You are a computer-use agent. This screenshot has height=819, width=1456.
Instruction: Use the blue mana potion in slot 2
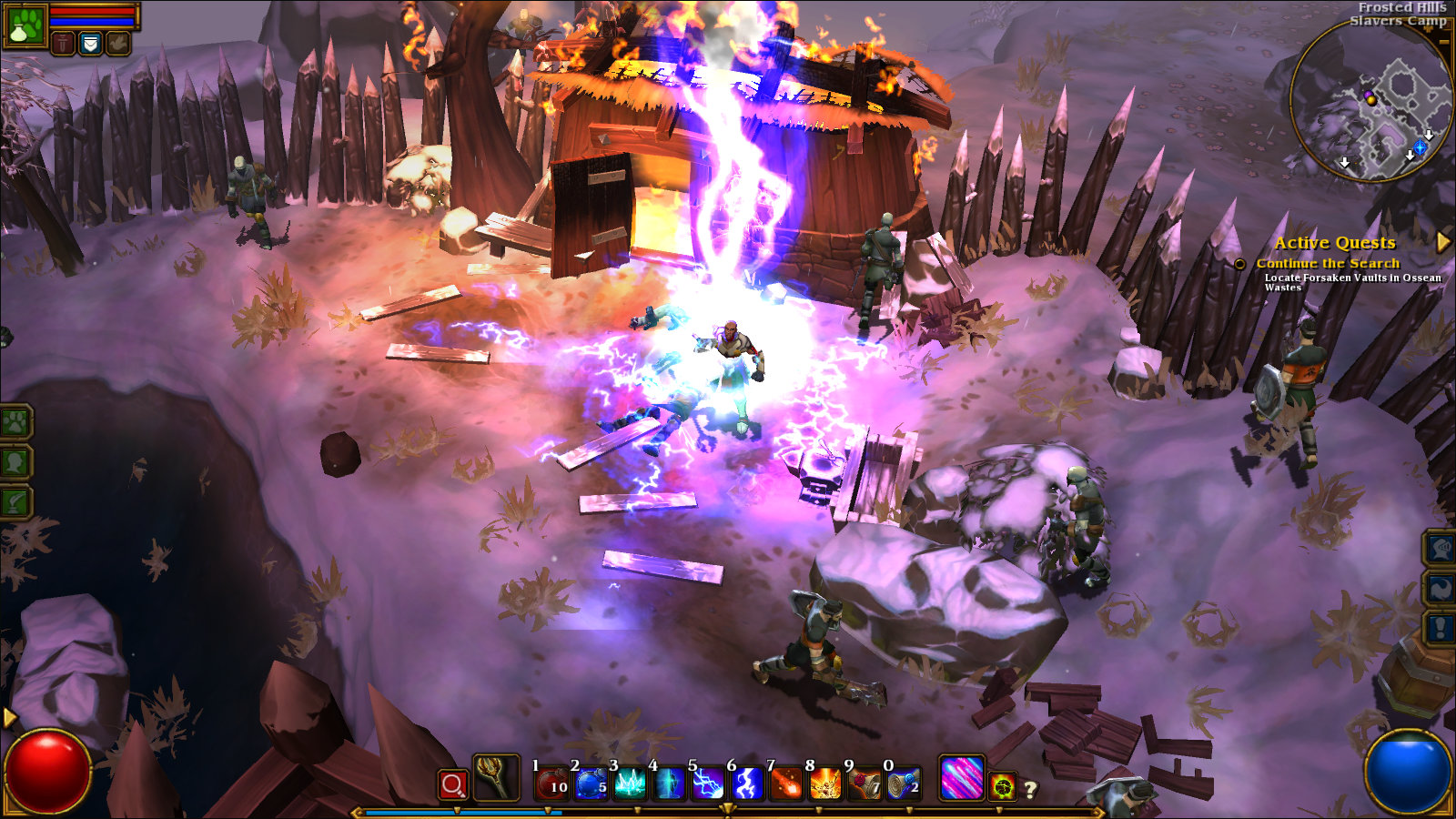[591, 783]
